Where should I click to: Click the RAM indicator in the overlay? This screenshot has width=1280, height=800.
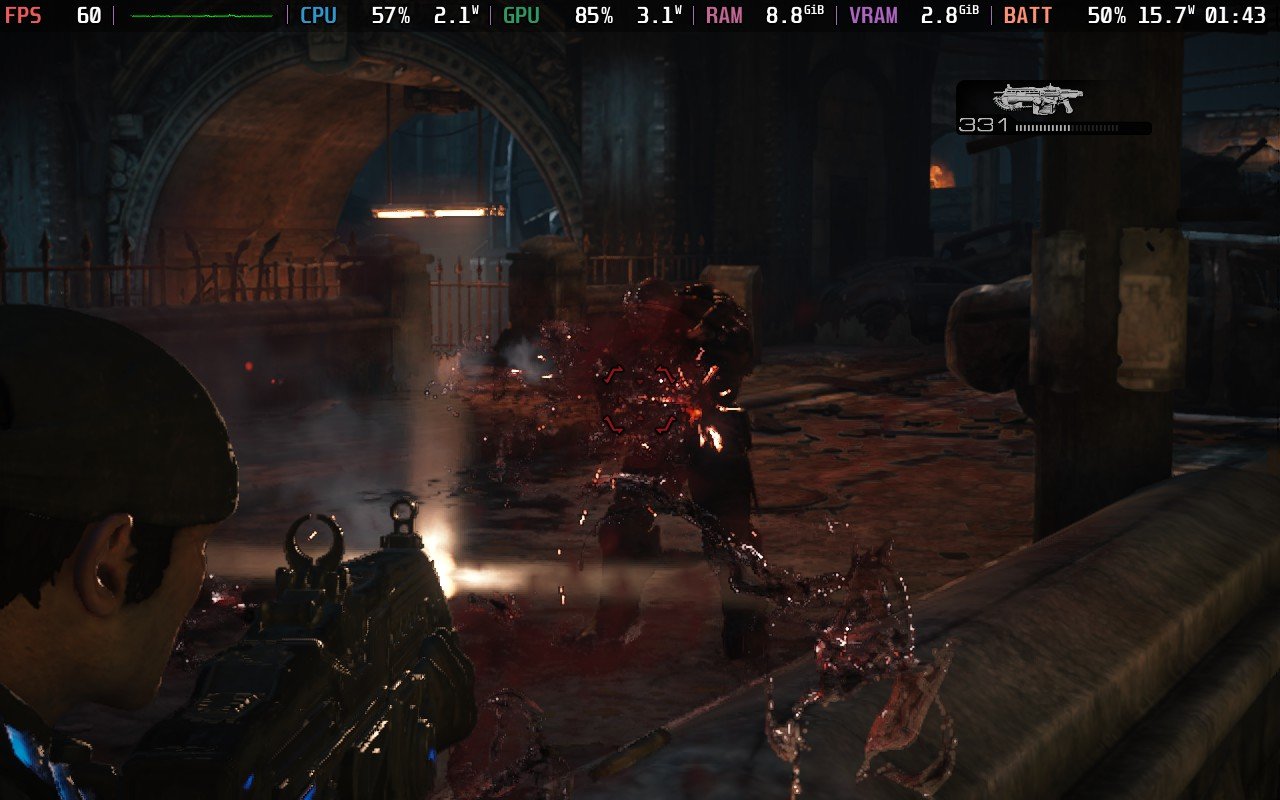point(727,14)
